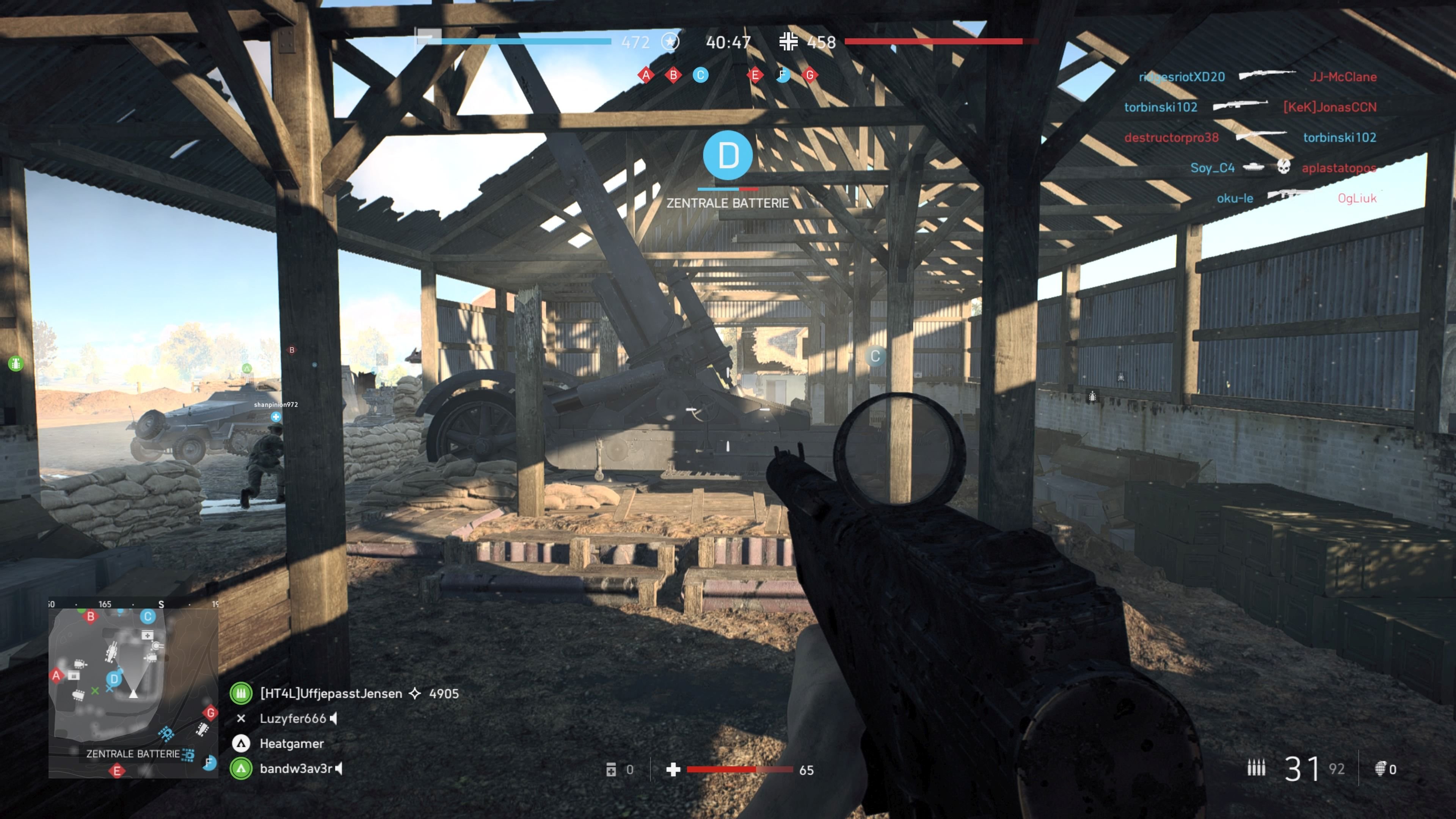
Task: Toggle bandw3av3r voice speaker icon
Action: point(339,769)
